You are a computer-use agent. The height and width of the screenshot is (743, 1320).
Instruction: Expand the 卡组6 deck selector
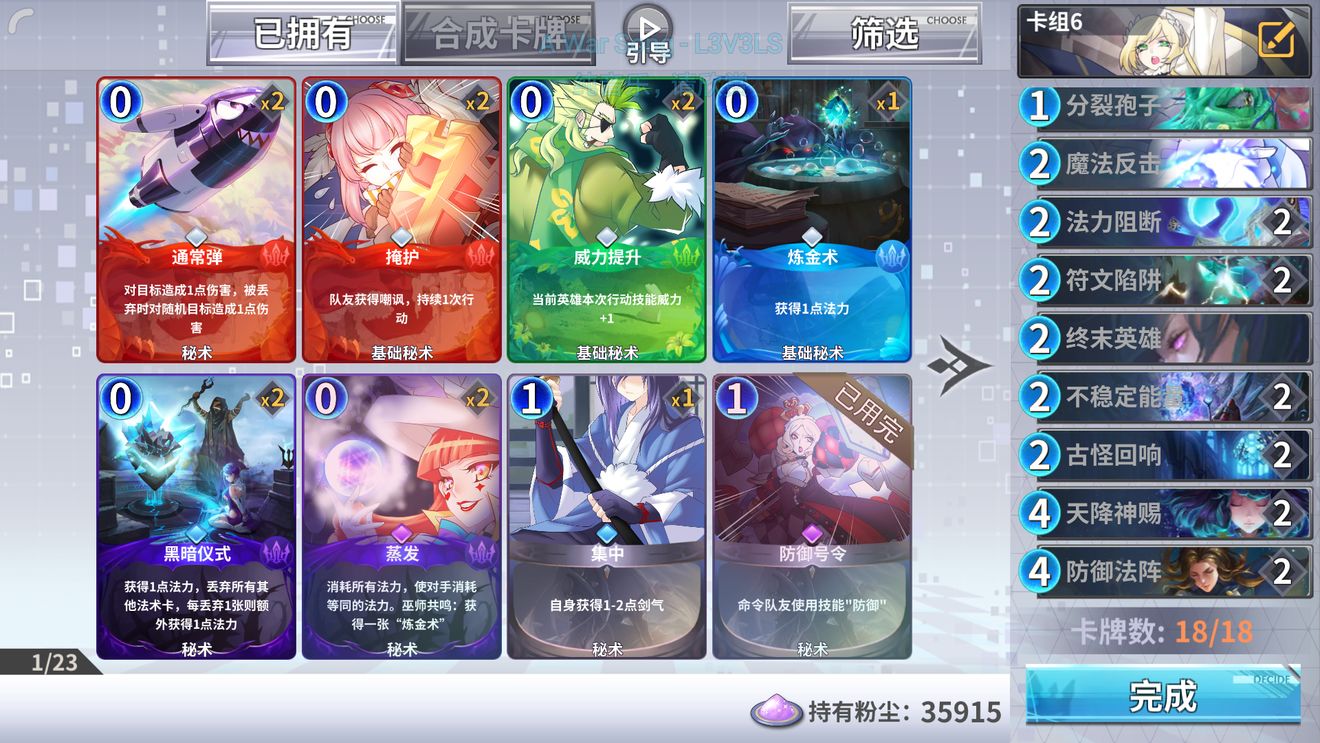[x=1120, y=42]
